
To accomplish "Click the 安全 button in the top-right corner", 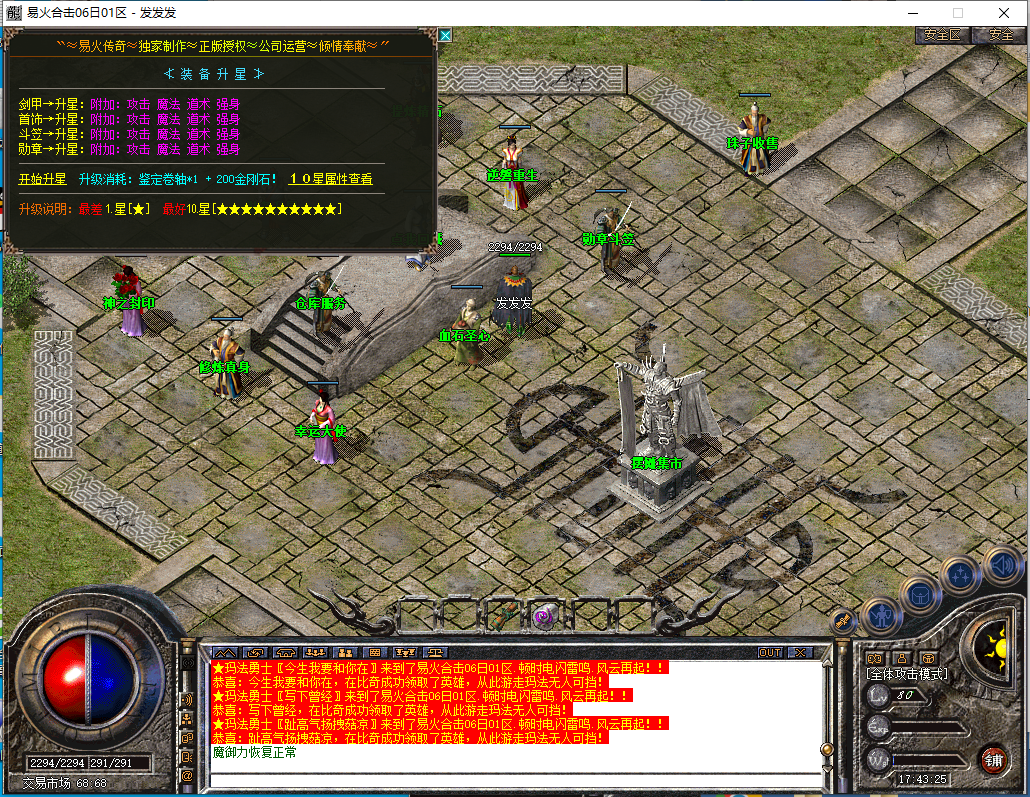I will pos(1001,34).
